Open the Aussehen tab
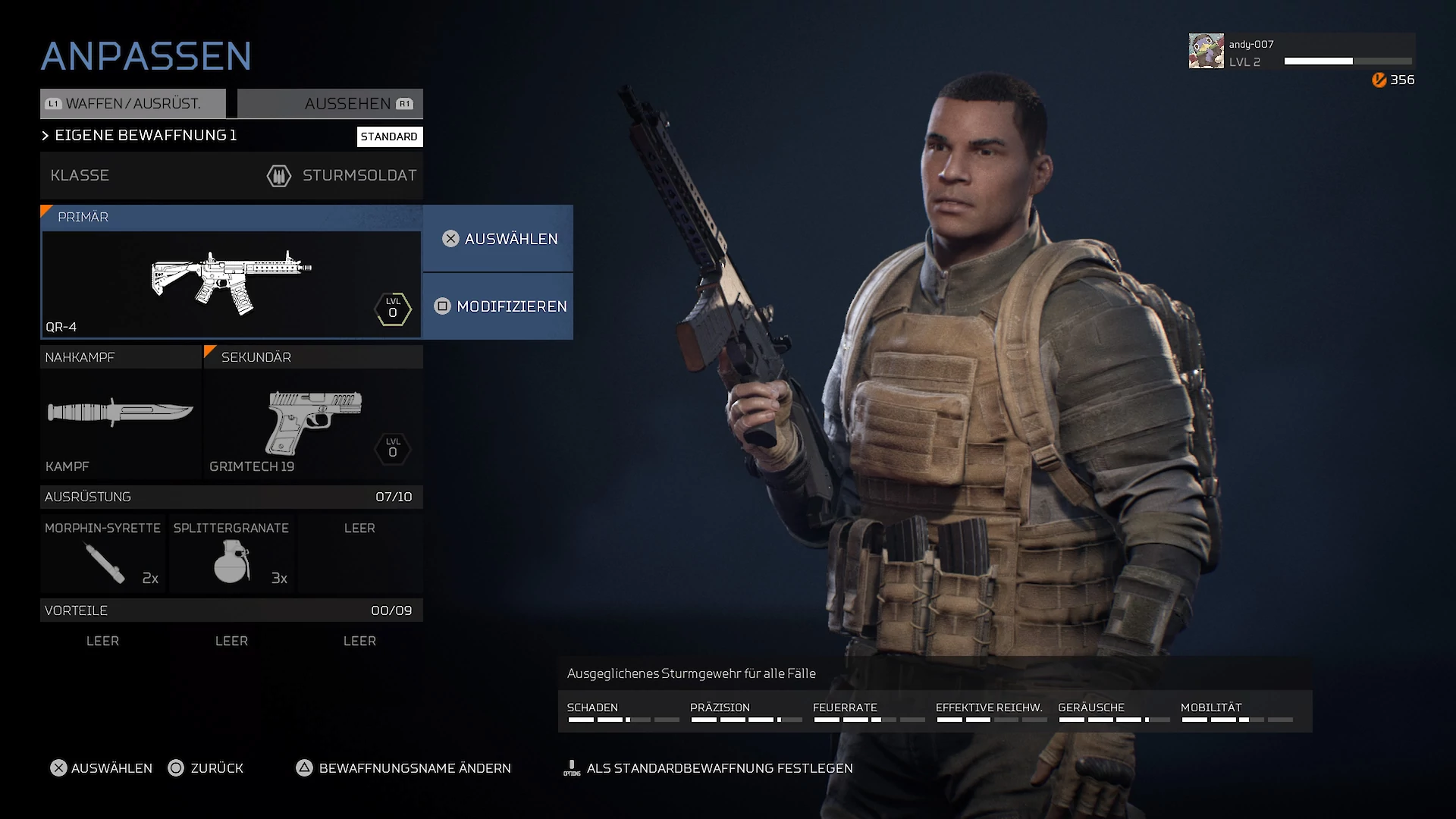1456x819 pixels. pyautogui.click(x=330, y=104)
